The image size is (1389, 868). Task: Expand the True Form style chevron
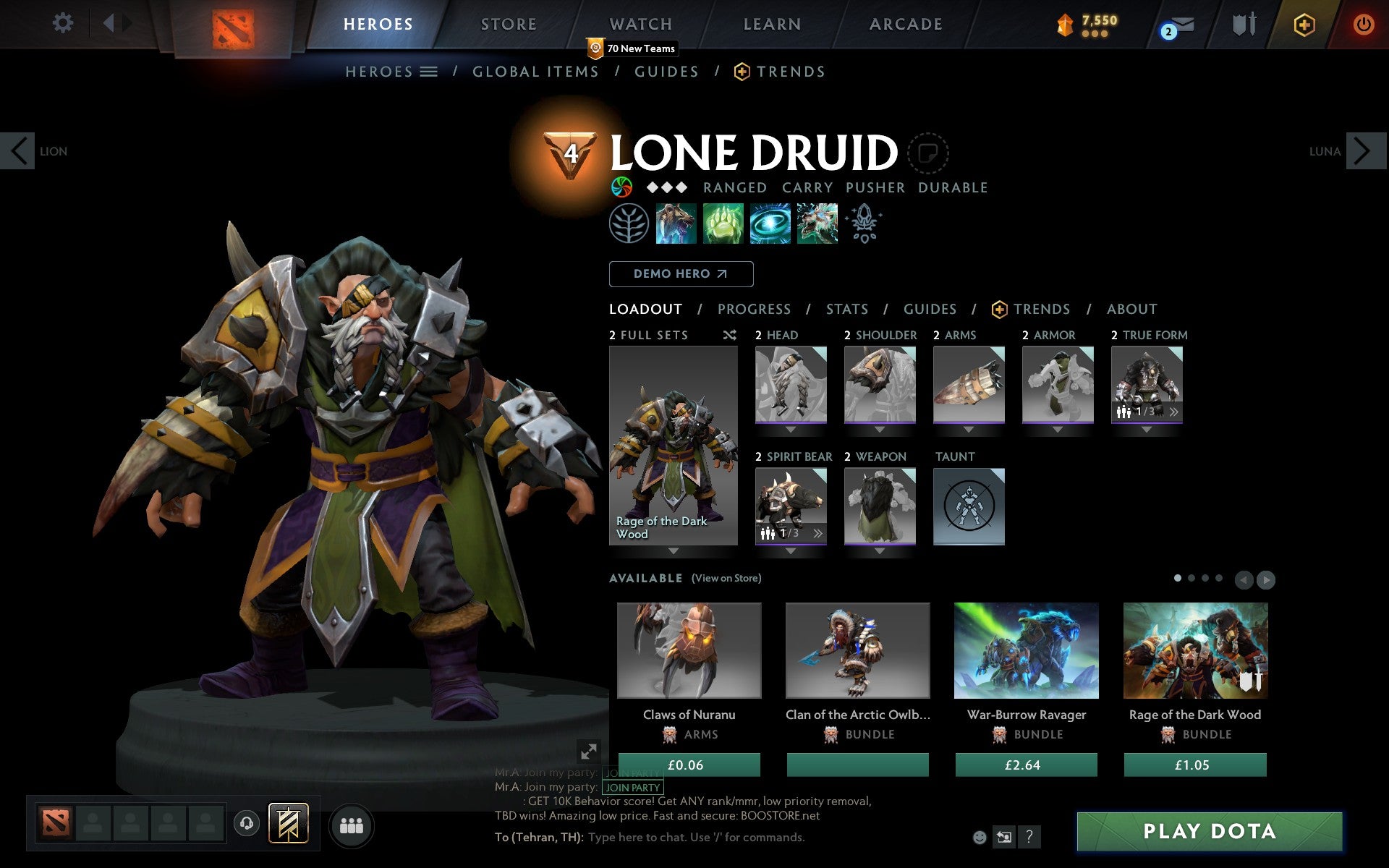point(1173,411)
